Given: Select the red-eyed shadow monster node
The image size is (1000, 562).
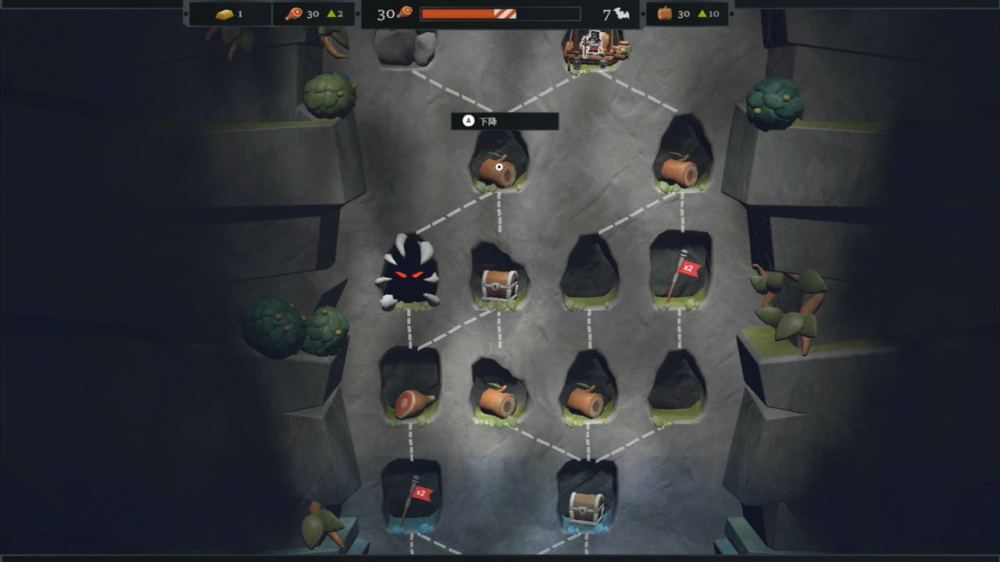Looking at the screenshot, I should [x=408, y=273].
